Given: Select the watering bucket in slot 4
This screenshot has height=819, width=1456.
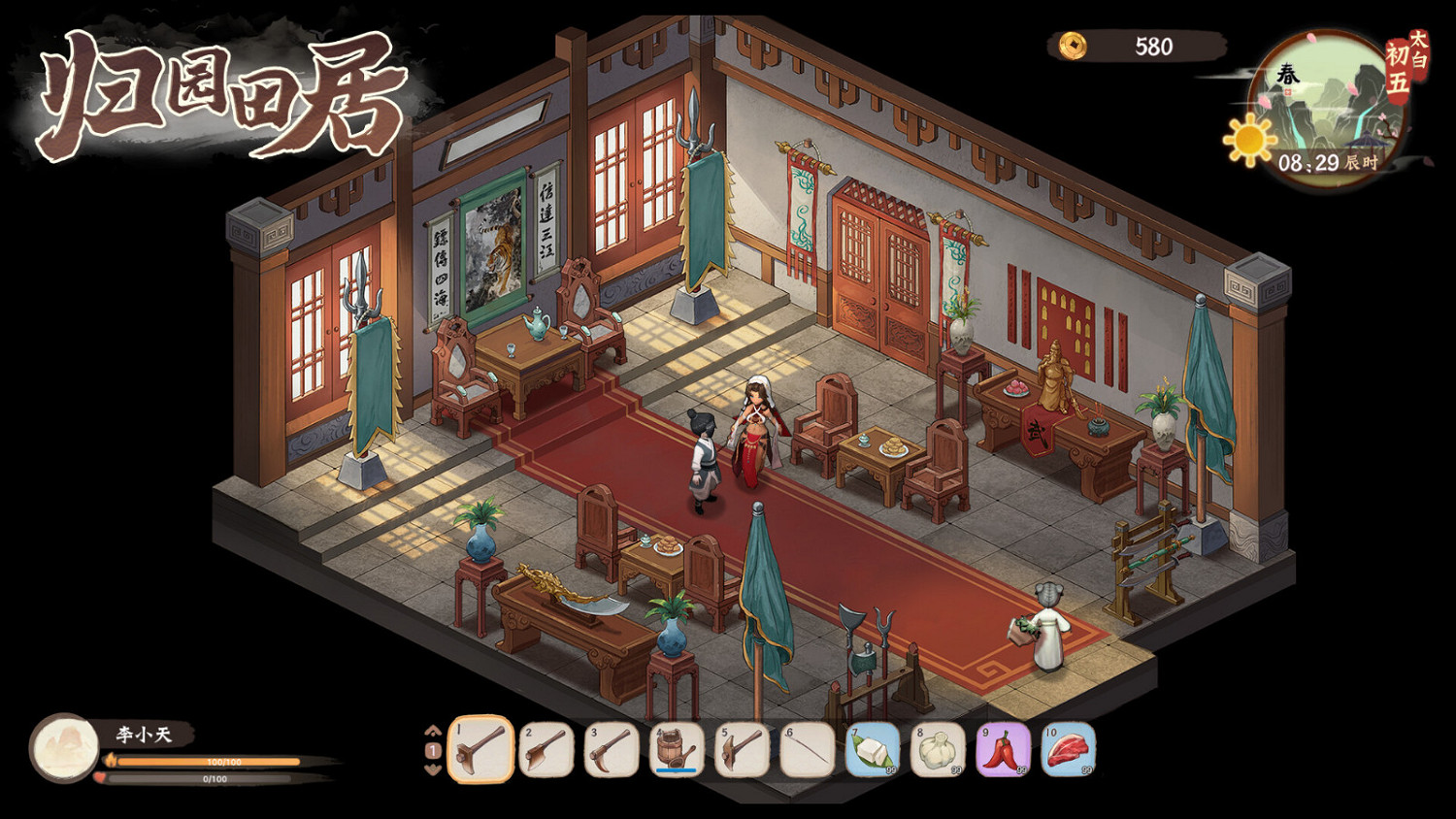Looking at the screenshot, I should coord(674,747).
